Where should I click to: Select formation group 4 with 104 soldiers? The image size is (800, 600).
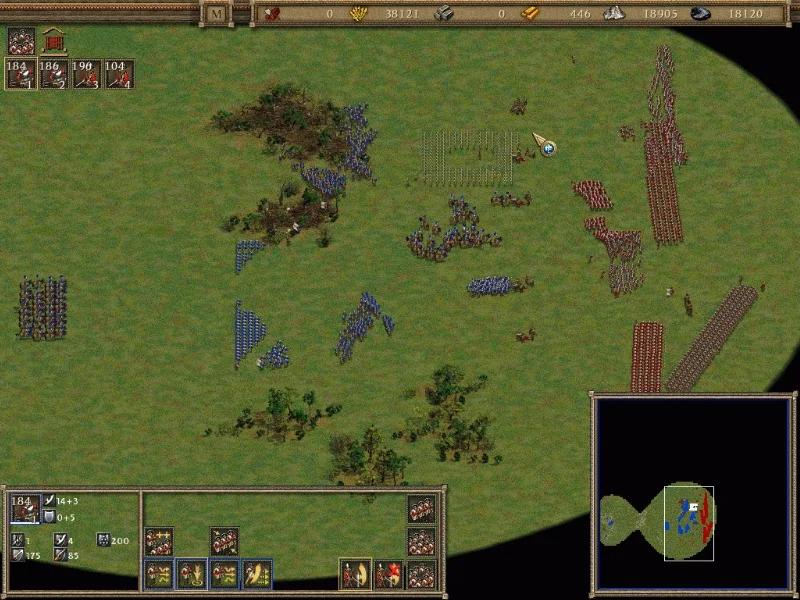click(x=119, y=74)
